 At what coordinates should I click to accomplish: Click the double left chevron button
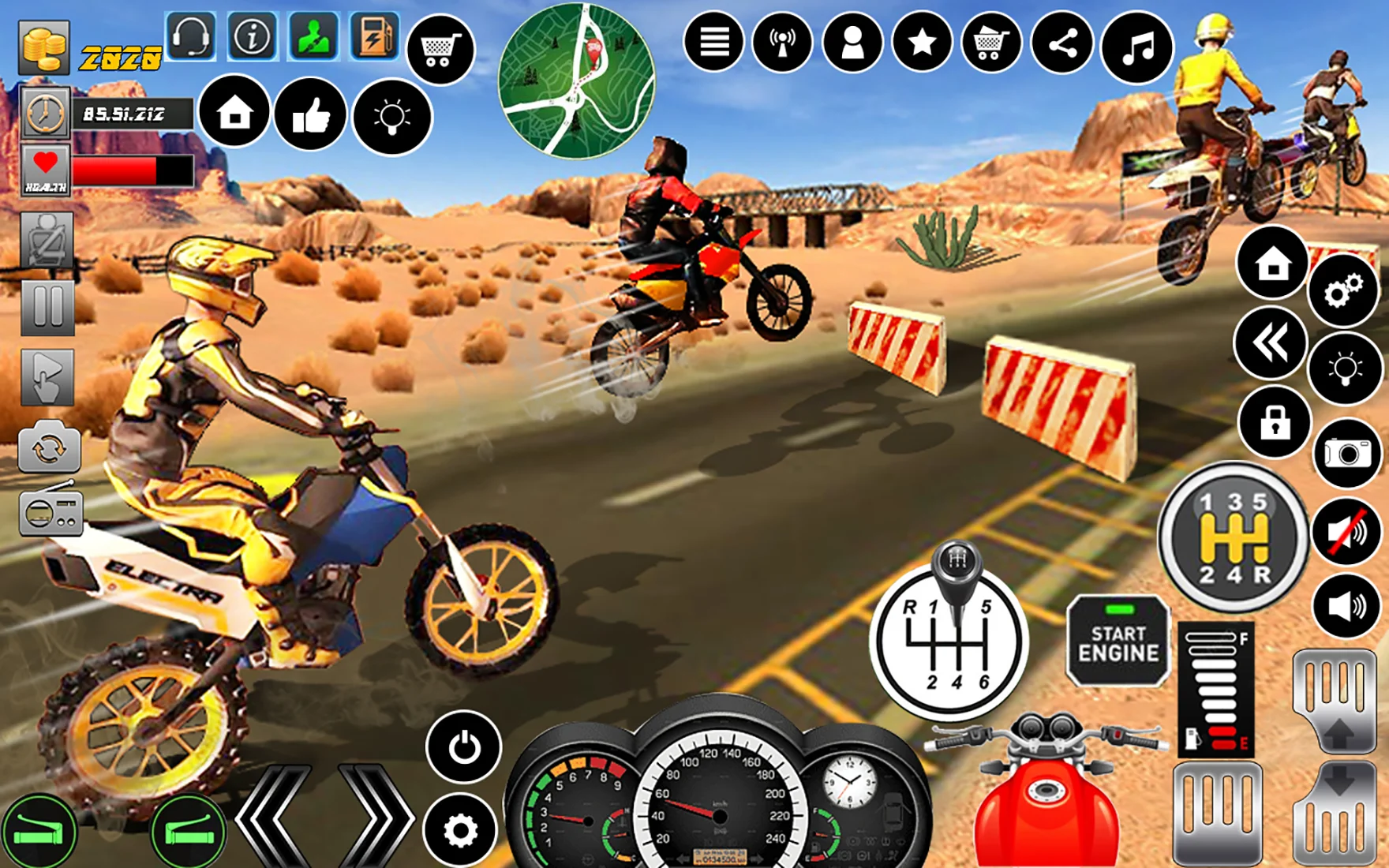1271,343
